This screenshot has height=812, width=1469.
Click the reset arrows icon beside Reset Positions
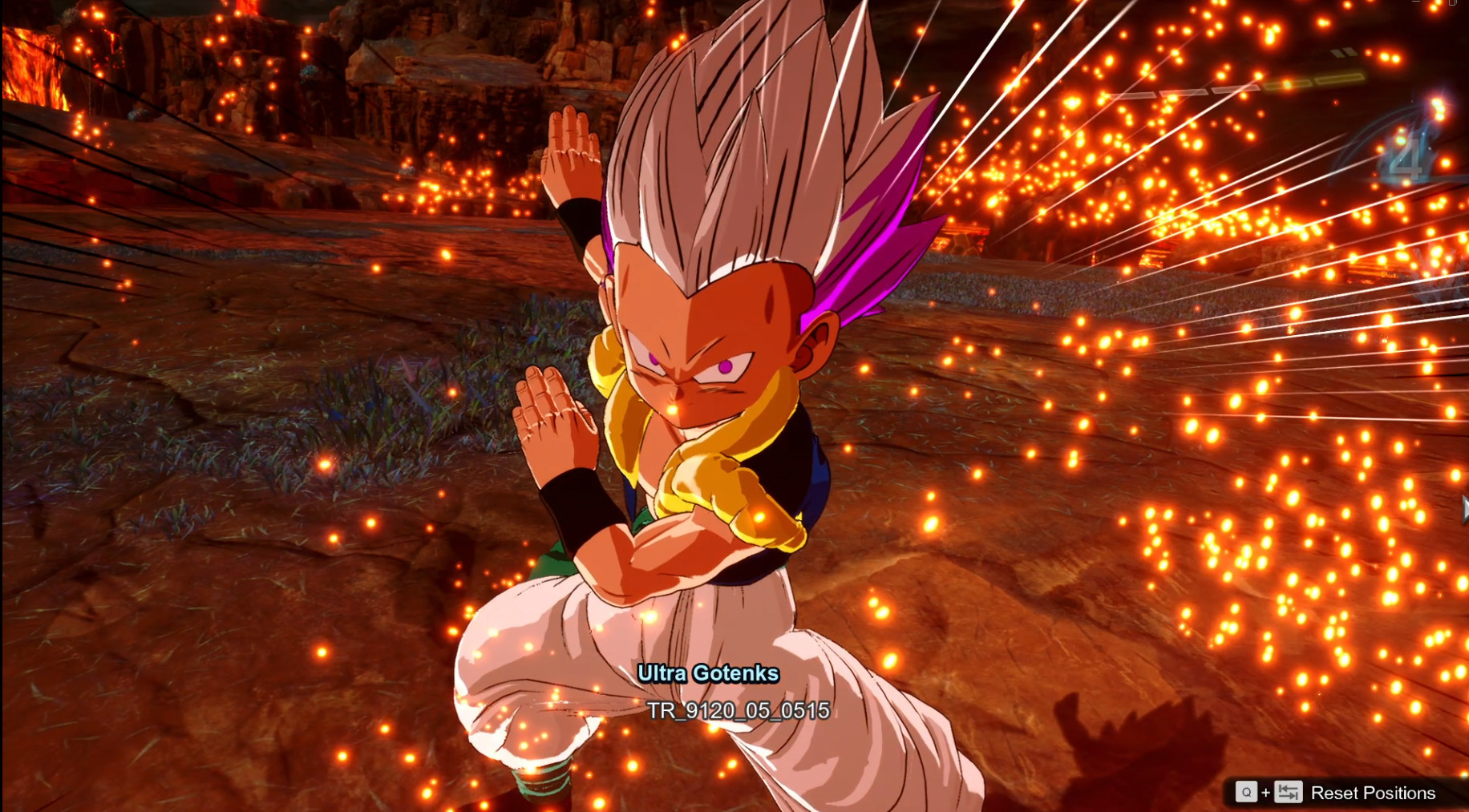pos(1289,791)
